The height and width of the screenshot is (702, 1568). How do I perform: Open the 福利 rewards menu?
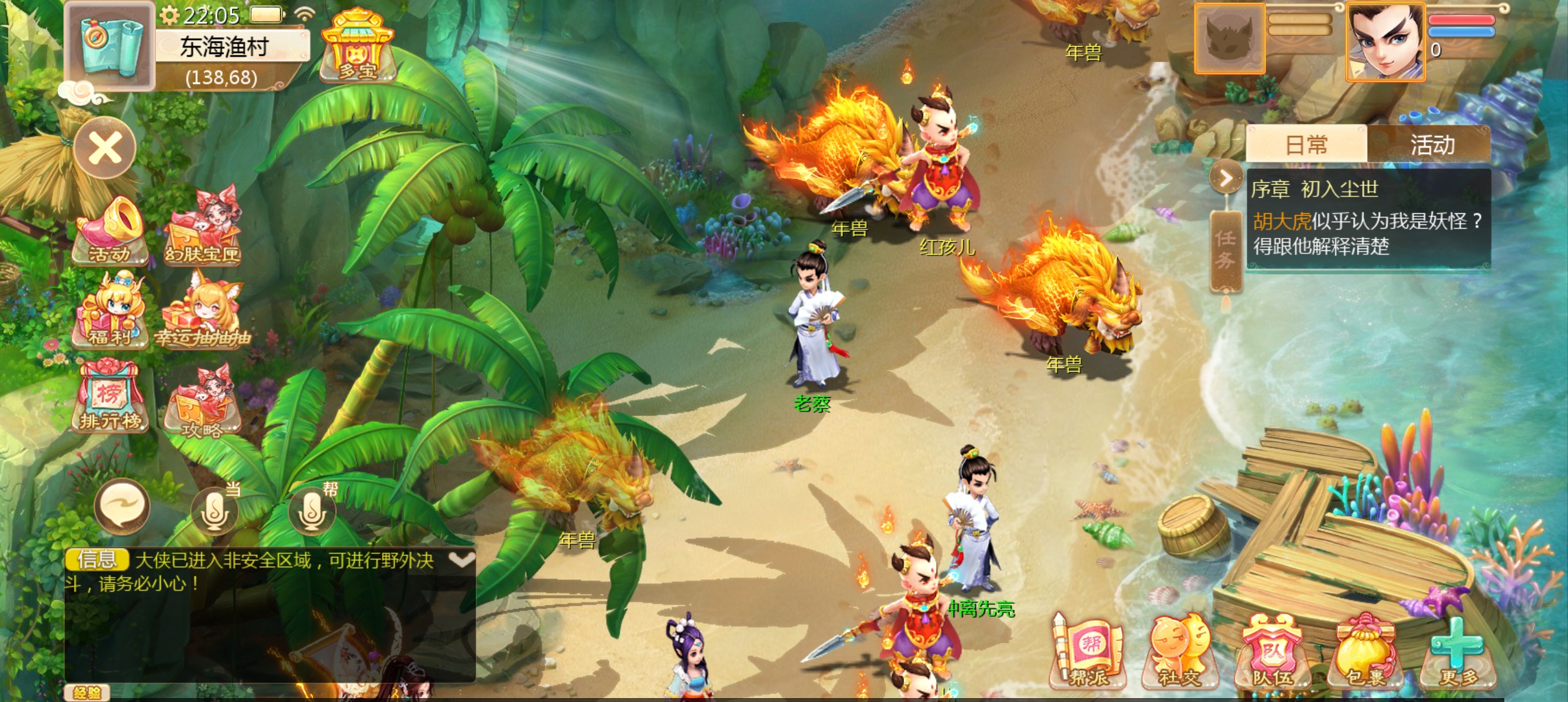(x=110, y=311)
